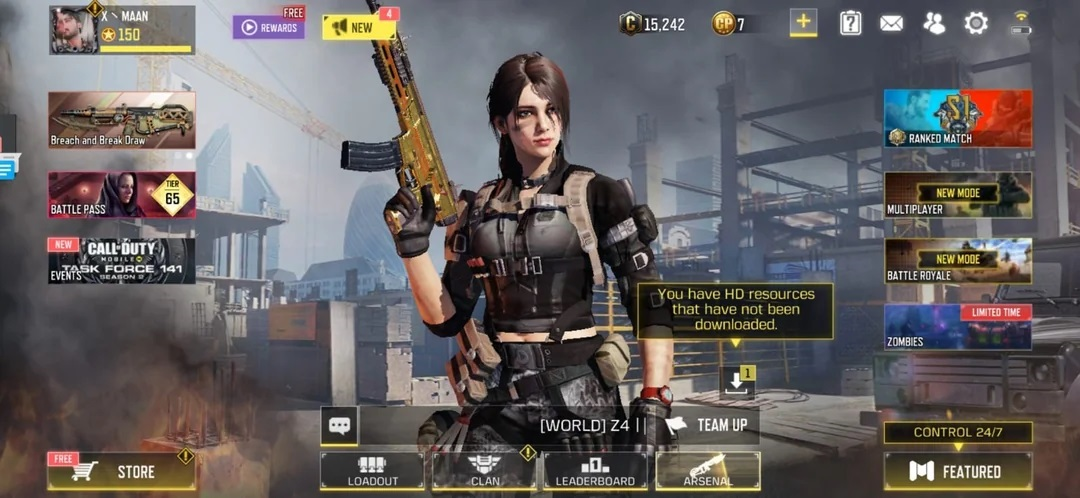Open the question mark help icon
Screen dimensions: 1080x498
850,23
